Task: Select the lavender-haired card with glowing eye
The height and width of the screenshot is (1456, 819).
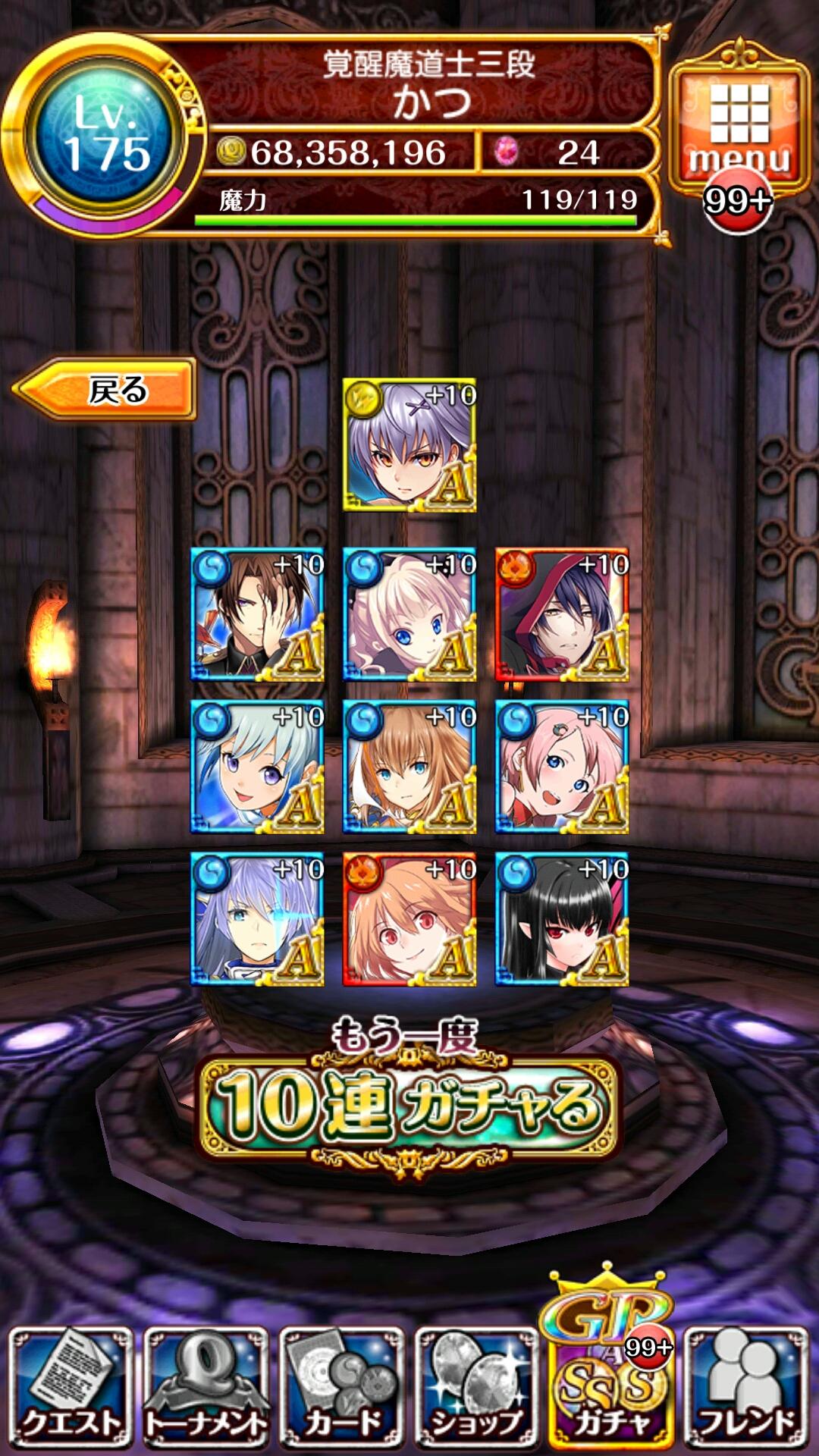Action: pos(257,919)
